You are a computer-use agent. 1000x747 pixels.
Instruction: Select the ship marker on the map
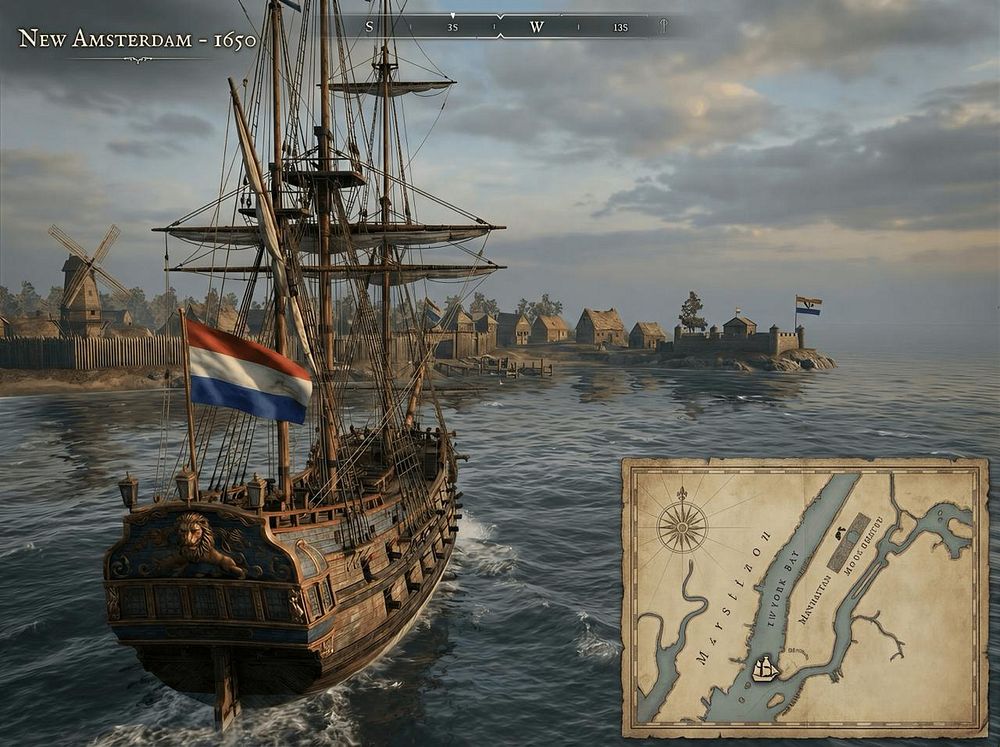[x=765, y=668]
